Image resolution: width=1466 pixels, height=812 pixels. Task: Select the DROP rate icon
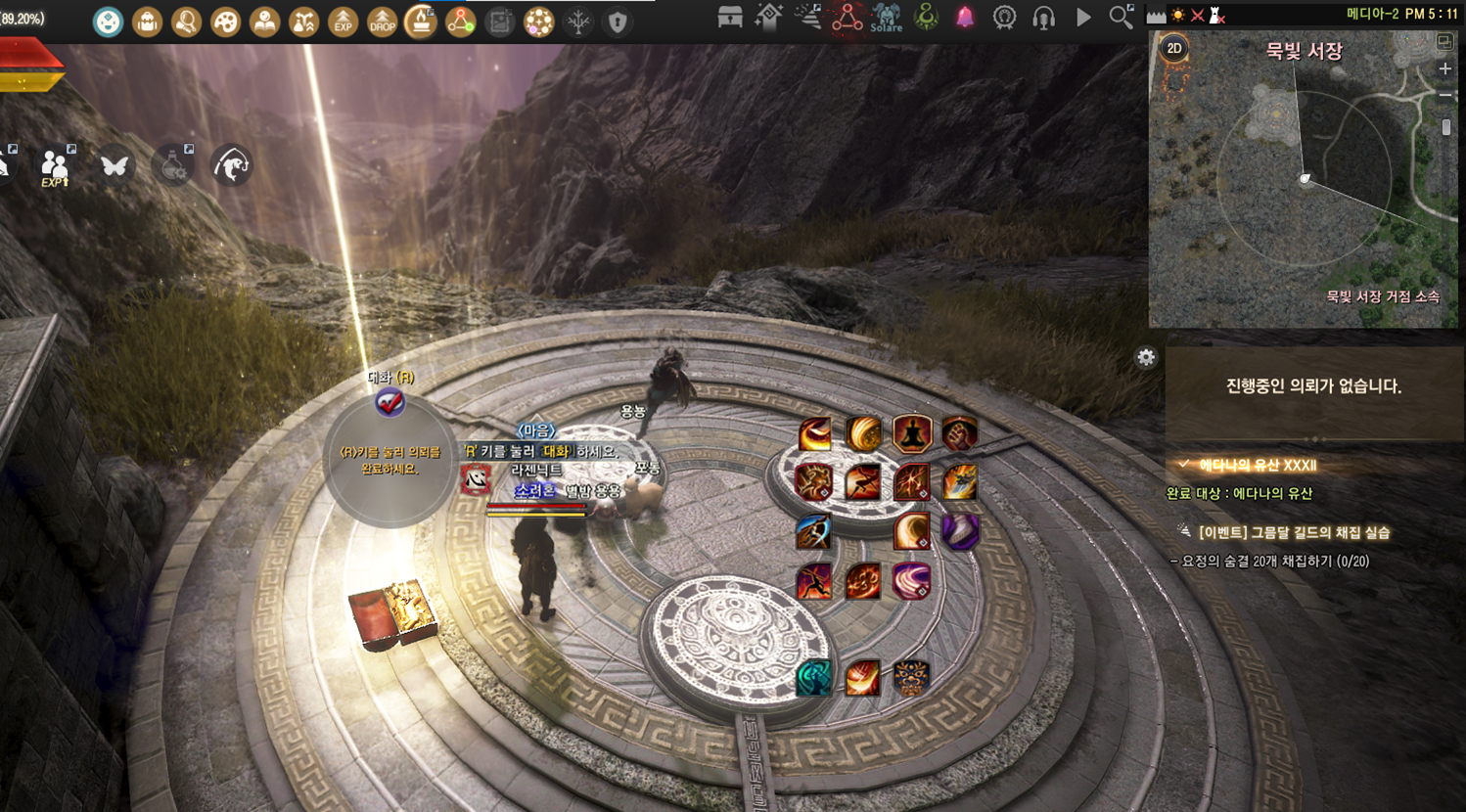click(x=382, y=22)
